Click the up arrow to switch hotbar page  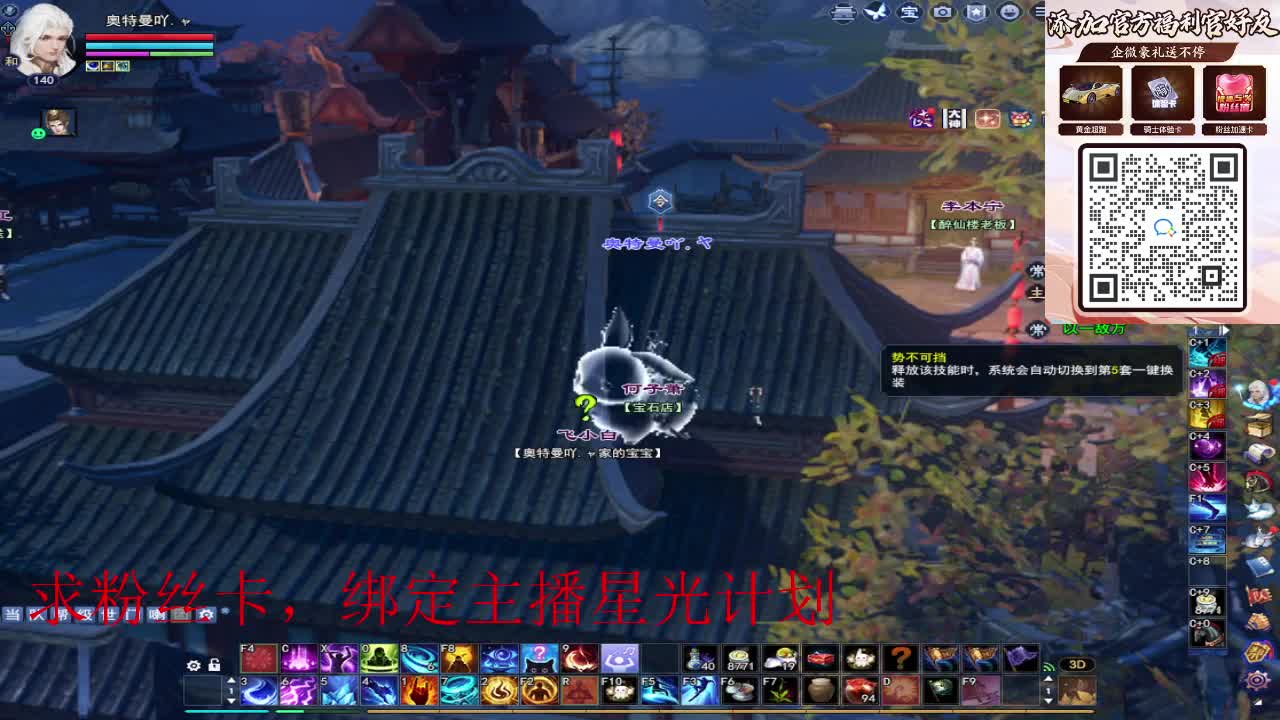point(231,680)
